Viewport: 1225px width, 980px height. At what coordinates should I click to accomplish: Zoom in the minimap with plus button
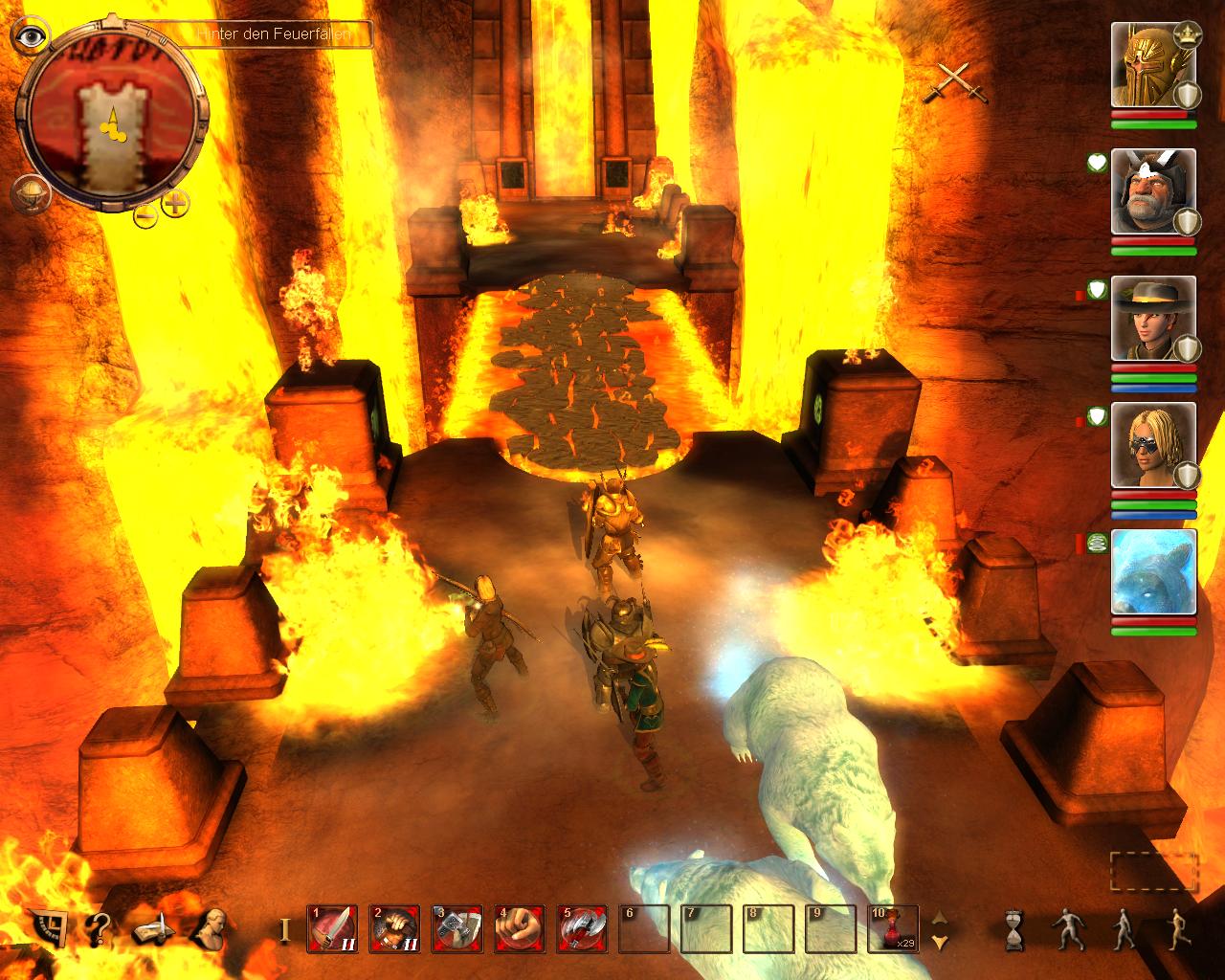(x=175, y=204)
